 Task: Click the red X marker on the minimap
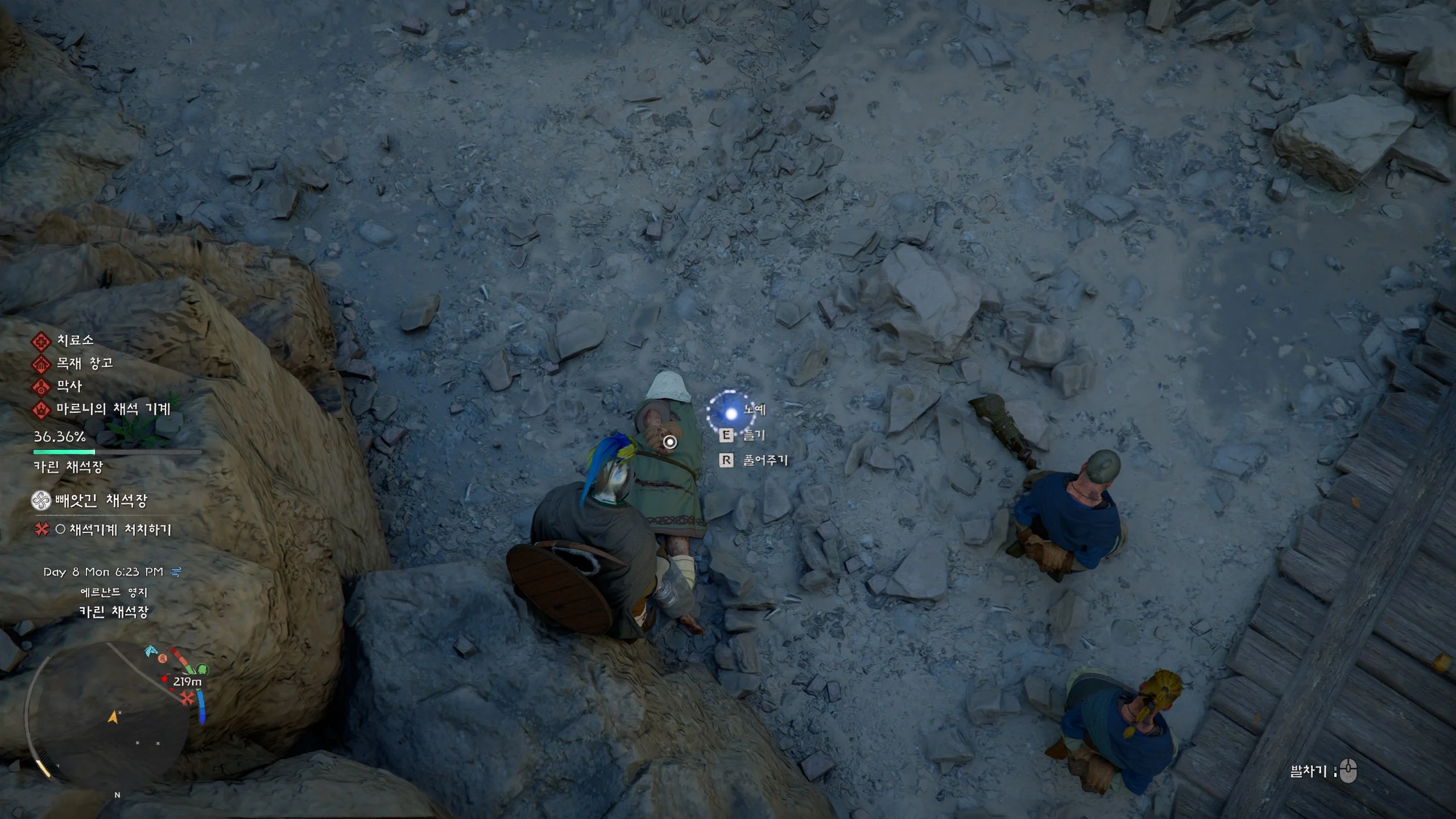tap(187, 698)
